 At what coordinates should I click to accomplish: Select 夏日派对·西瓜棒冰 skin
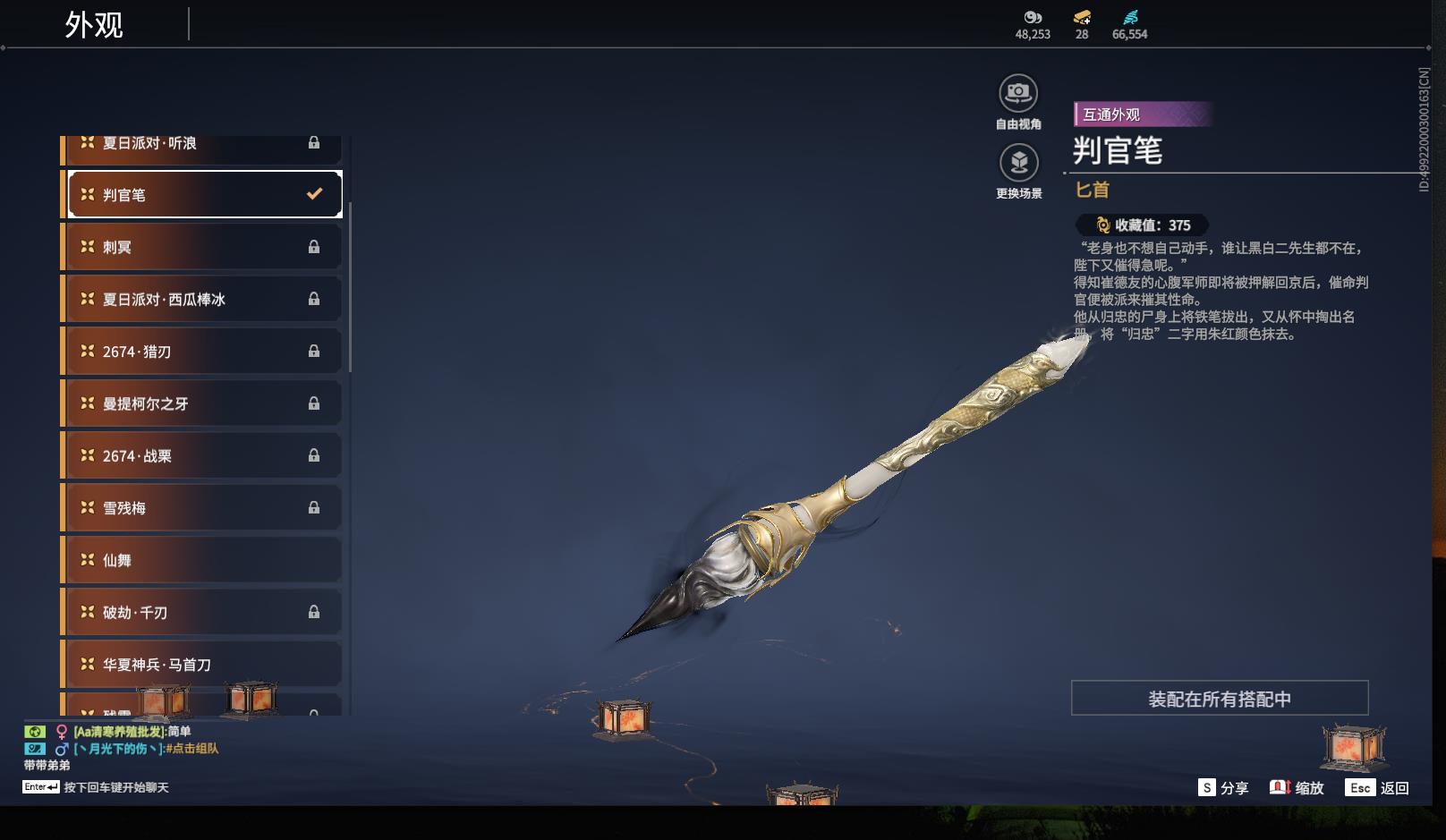pos(204,299)
